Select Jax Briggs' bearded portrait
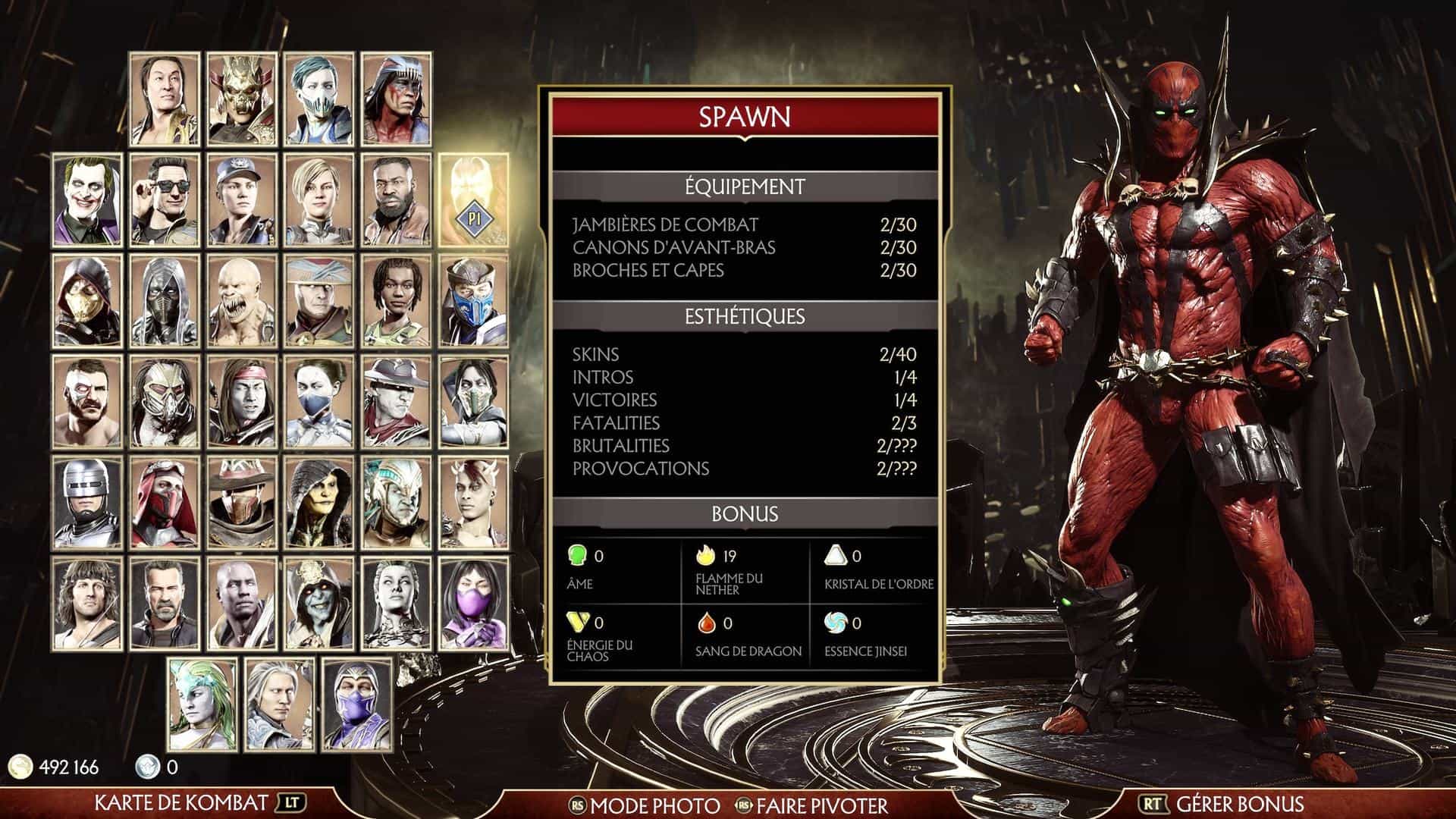This screenshot has height=819, width=1456. click(397, 200)
